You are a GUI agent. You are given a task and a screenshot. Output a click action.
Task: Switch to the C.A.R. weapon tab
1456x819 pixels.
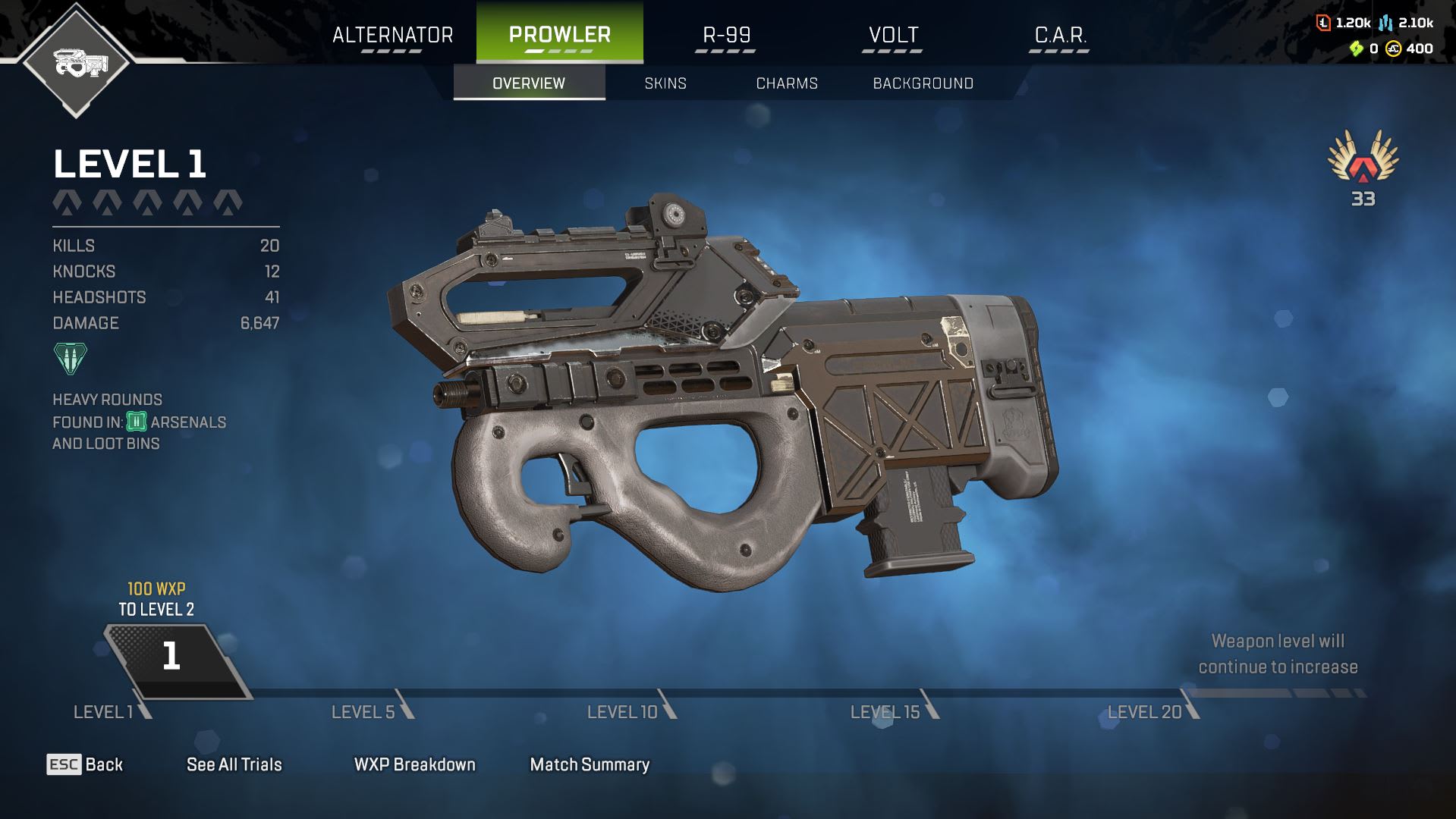[1060, 35]
